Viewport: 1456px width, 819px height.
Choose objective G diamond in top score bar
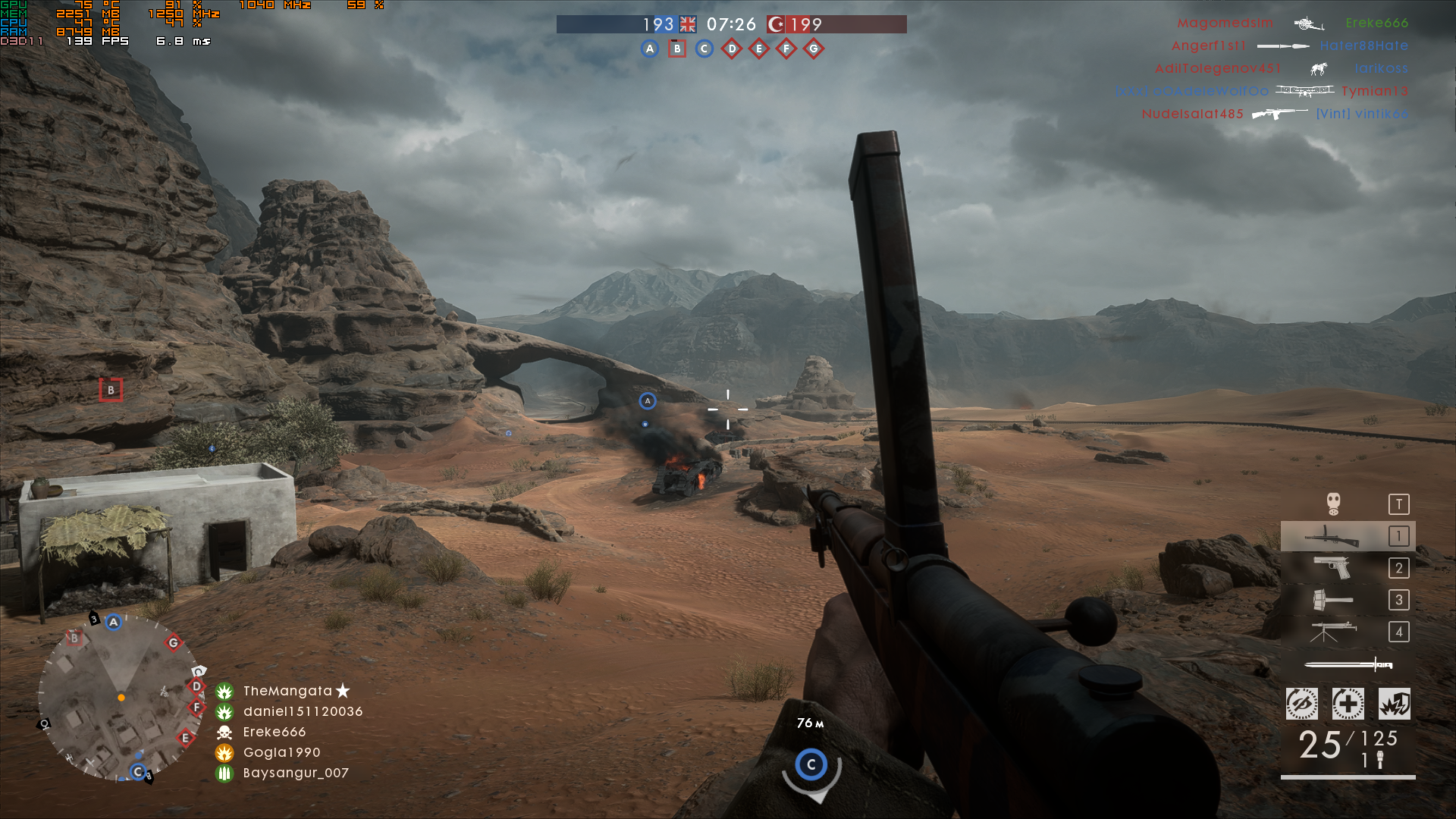pyautogui.click(x=814, y=49)
